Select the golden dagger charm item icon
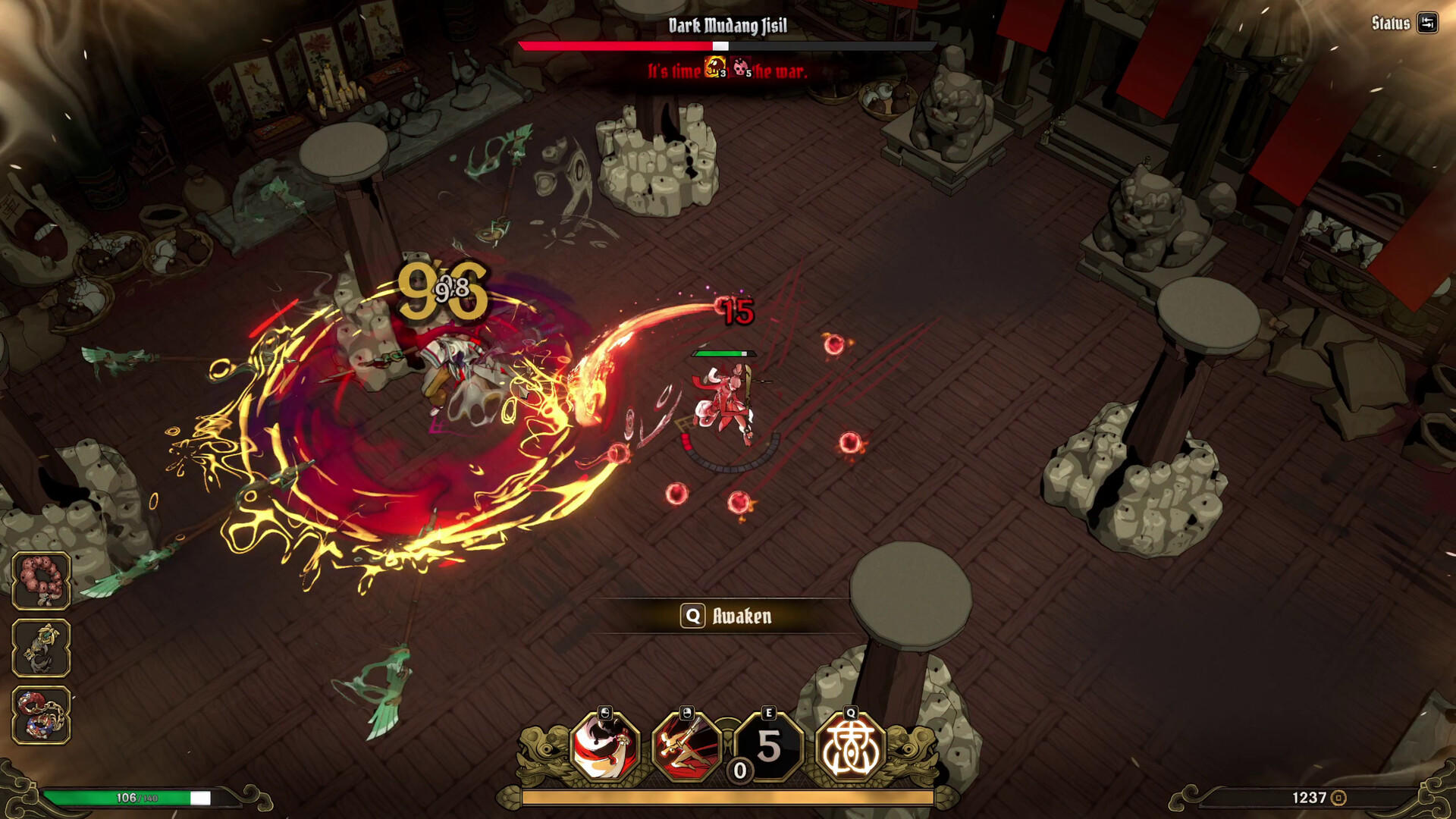Image resolution: width=1456 pixels, height=819 pixels. coord(40,648)
